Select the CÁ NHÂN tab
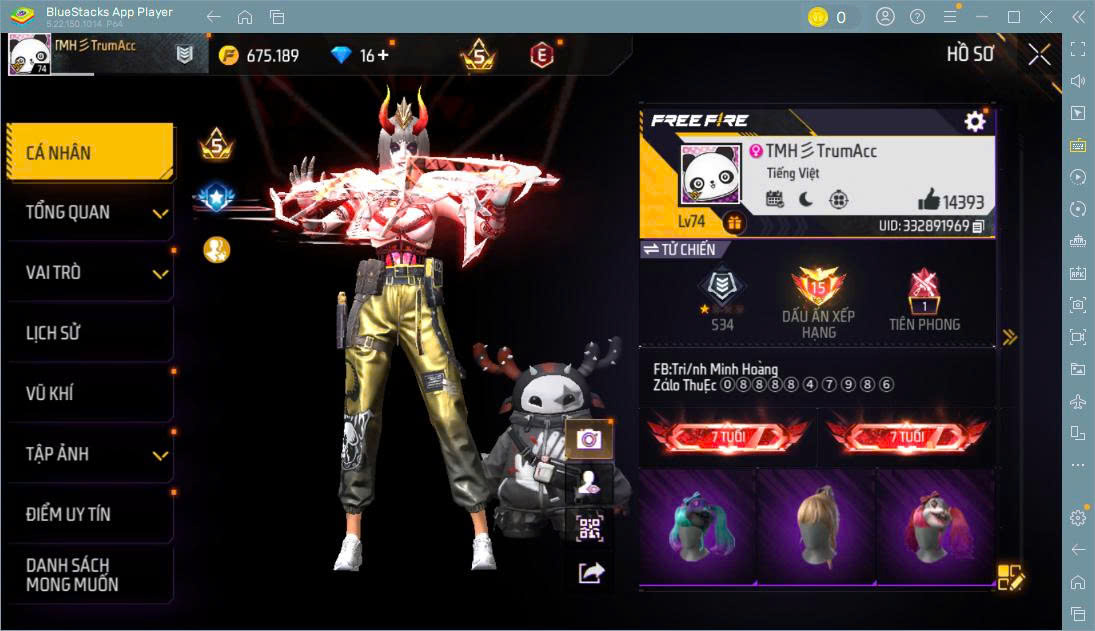This screenshot has height=631, width=1095. tap(90, 153)
